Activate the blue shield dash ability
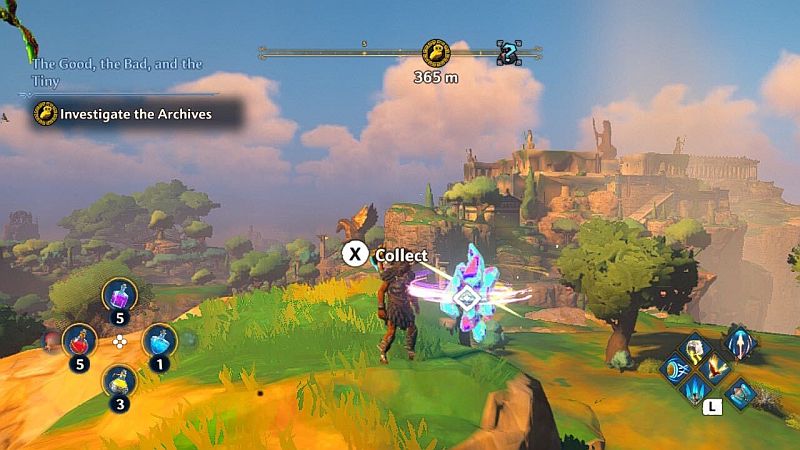800x450 pixels. [673, 369]
